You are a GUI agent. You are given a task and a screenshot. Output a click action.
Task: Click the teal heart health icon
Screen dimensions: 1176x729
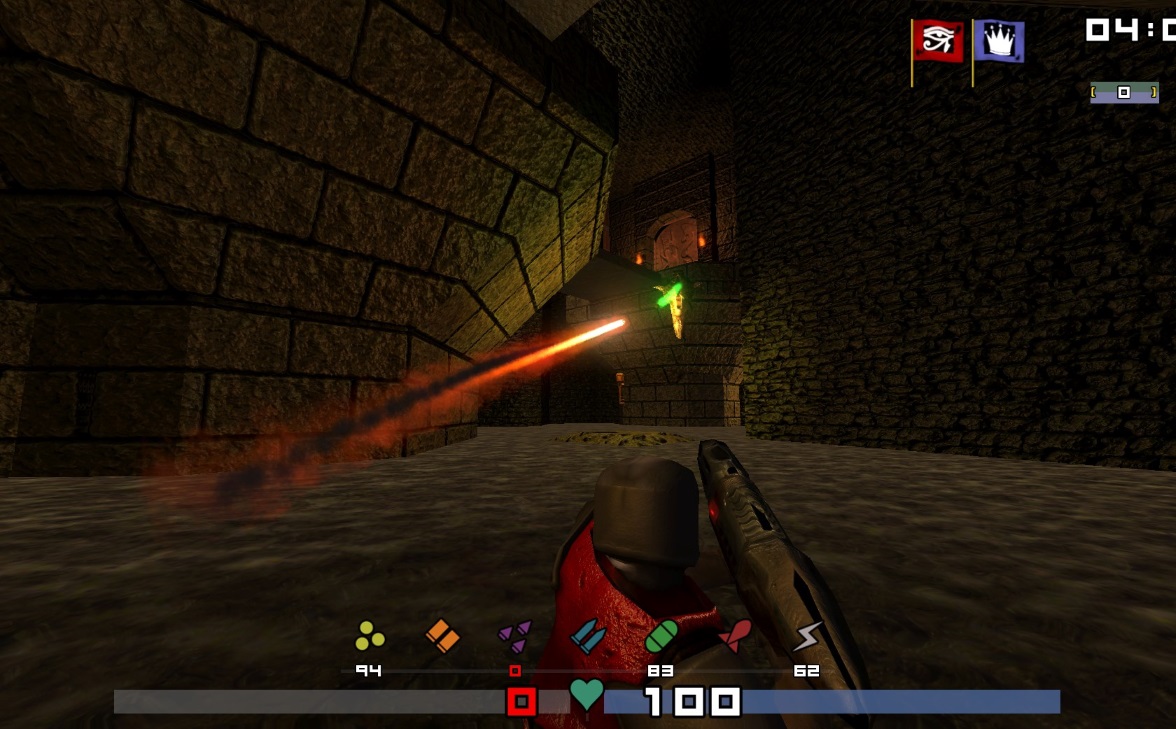[587, 694]
